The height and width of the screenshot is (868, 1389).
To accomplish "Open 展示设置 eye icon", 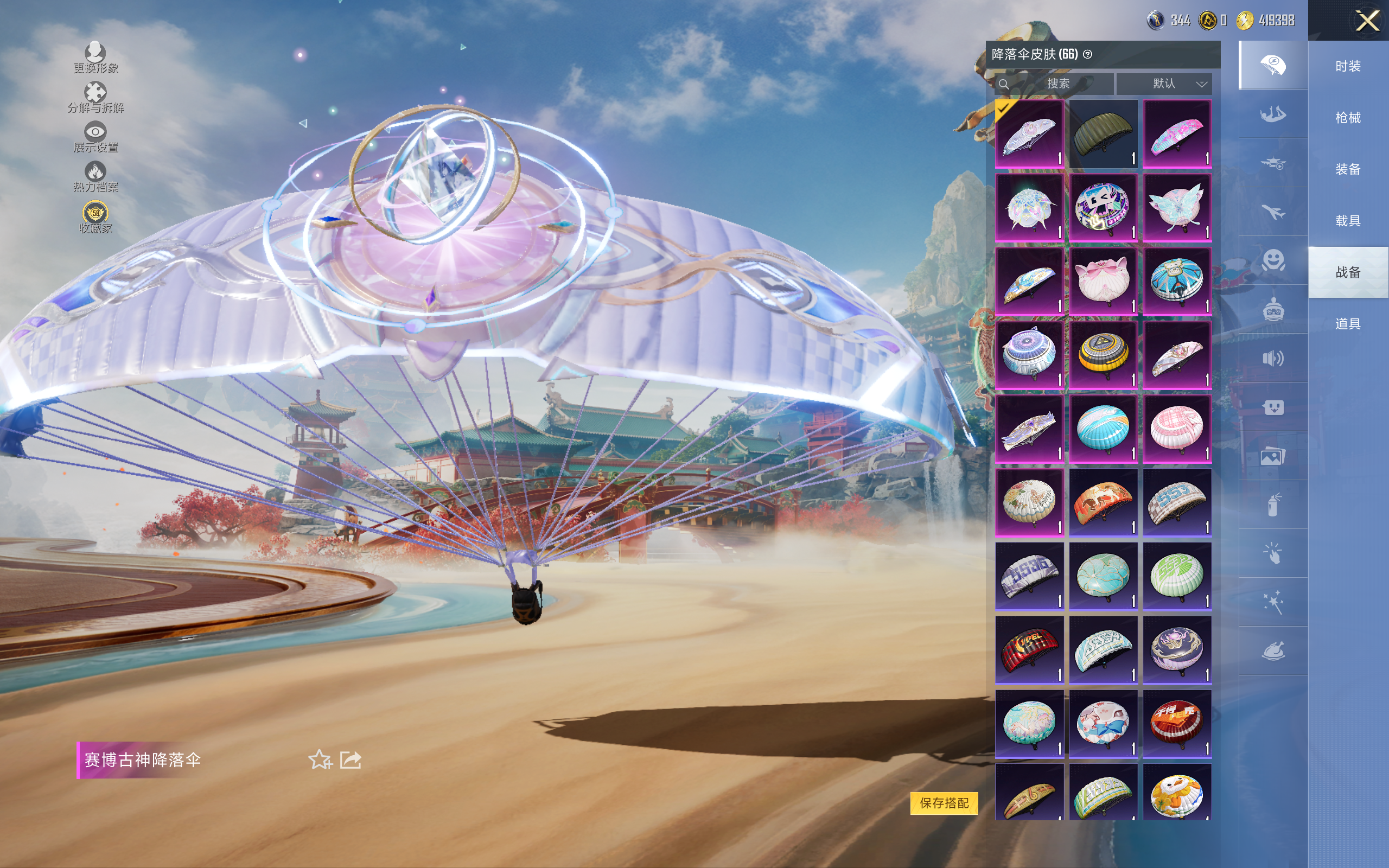I will pos(95,137).
